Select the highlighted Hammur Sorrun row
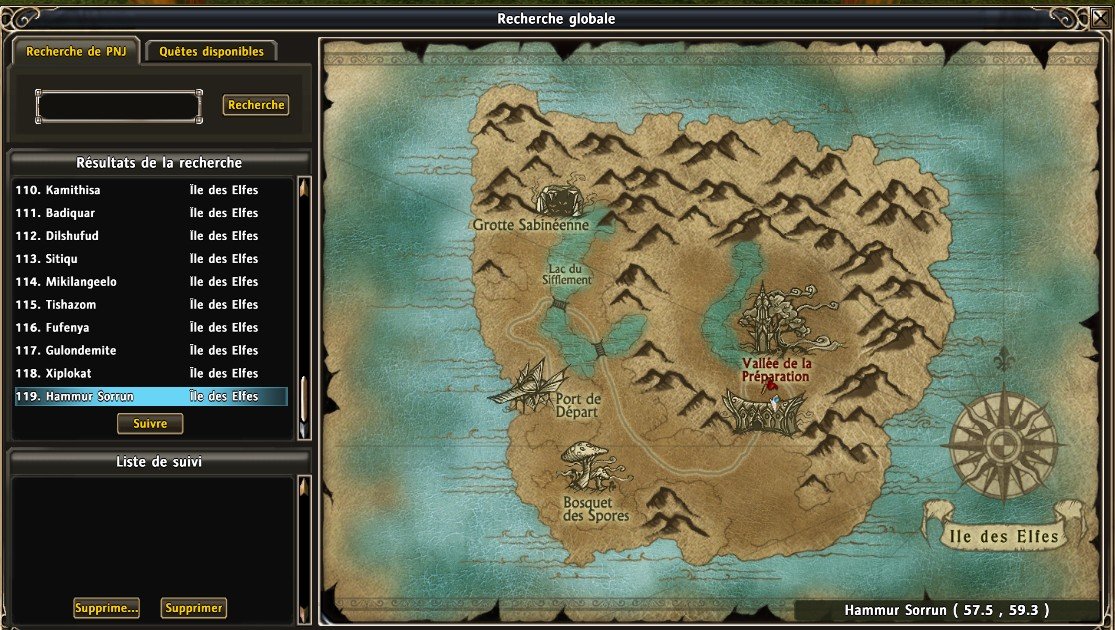The width and height of the screenshot is (1115, 630). point(150,397)
